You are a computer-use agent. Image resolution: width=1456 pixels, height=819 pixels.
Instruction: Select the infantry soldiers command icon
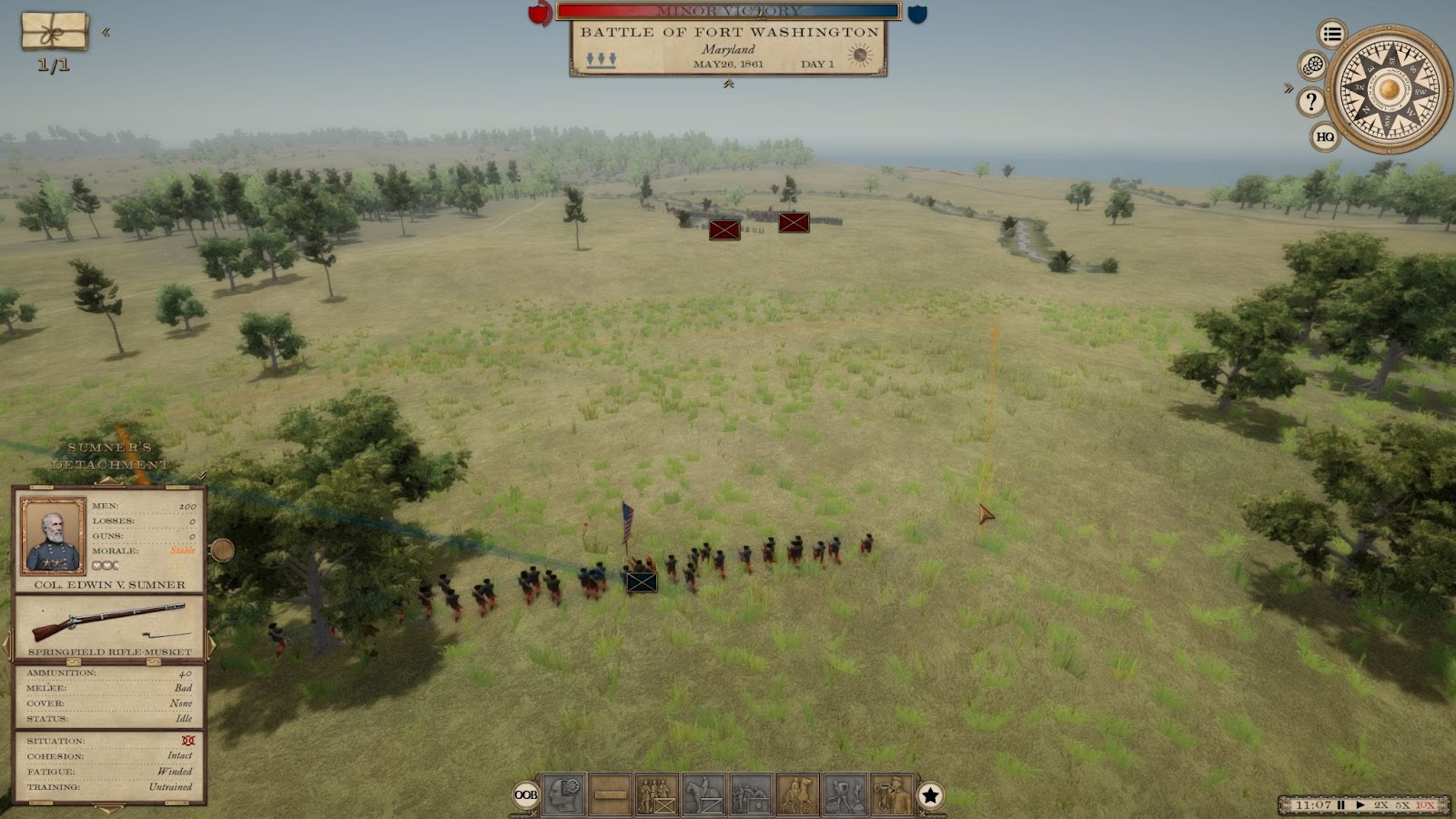pos(656,795)
